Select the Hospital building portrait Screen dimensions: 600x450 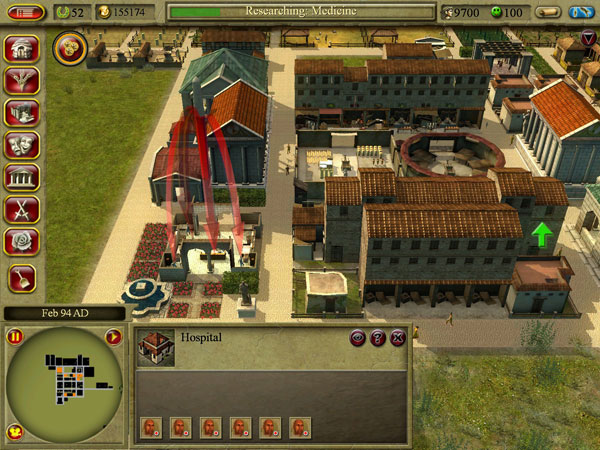tap(155, 346)
